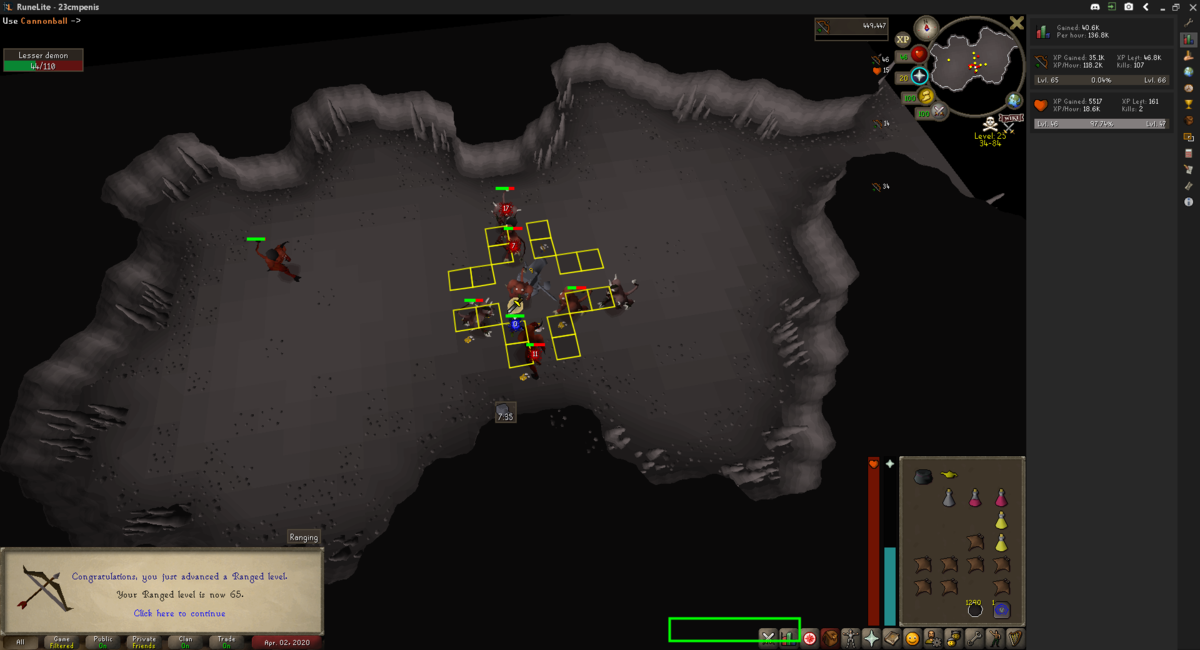Toggle quick prayers using the prayer orb
Image resolution: width=1200 pixels, height=650 pixels.
click(920, 76)
